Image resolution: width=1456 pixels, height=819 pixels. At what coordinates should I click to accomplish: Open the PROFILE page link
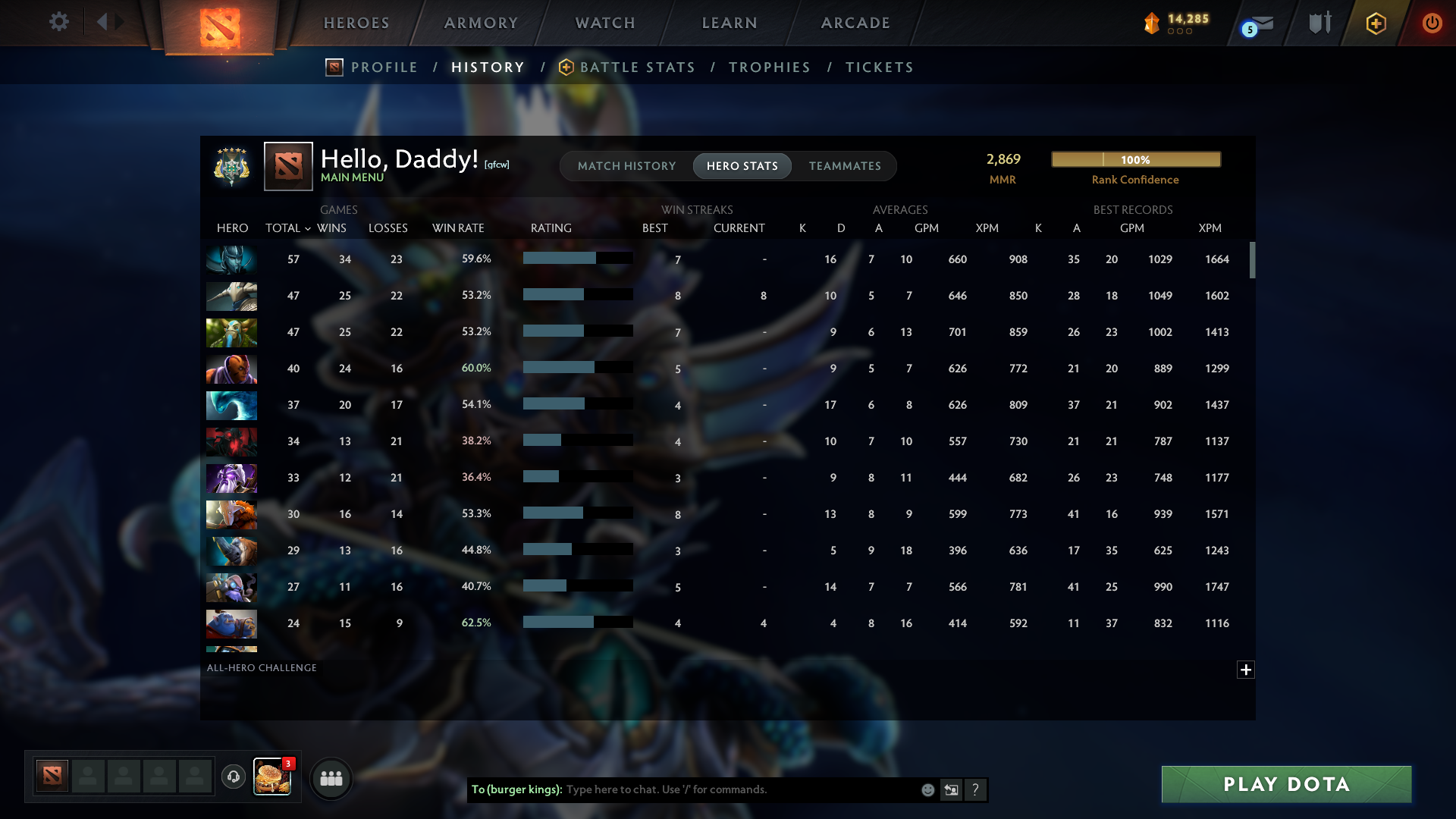click(x=384, y=67)
